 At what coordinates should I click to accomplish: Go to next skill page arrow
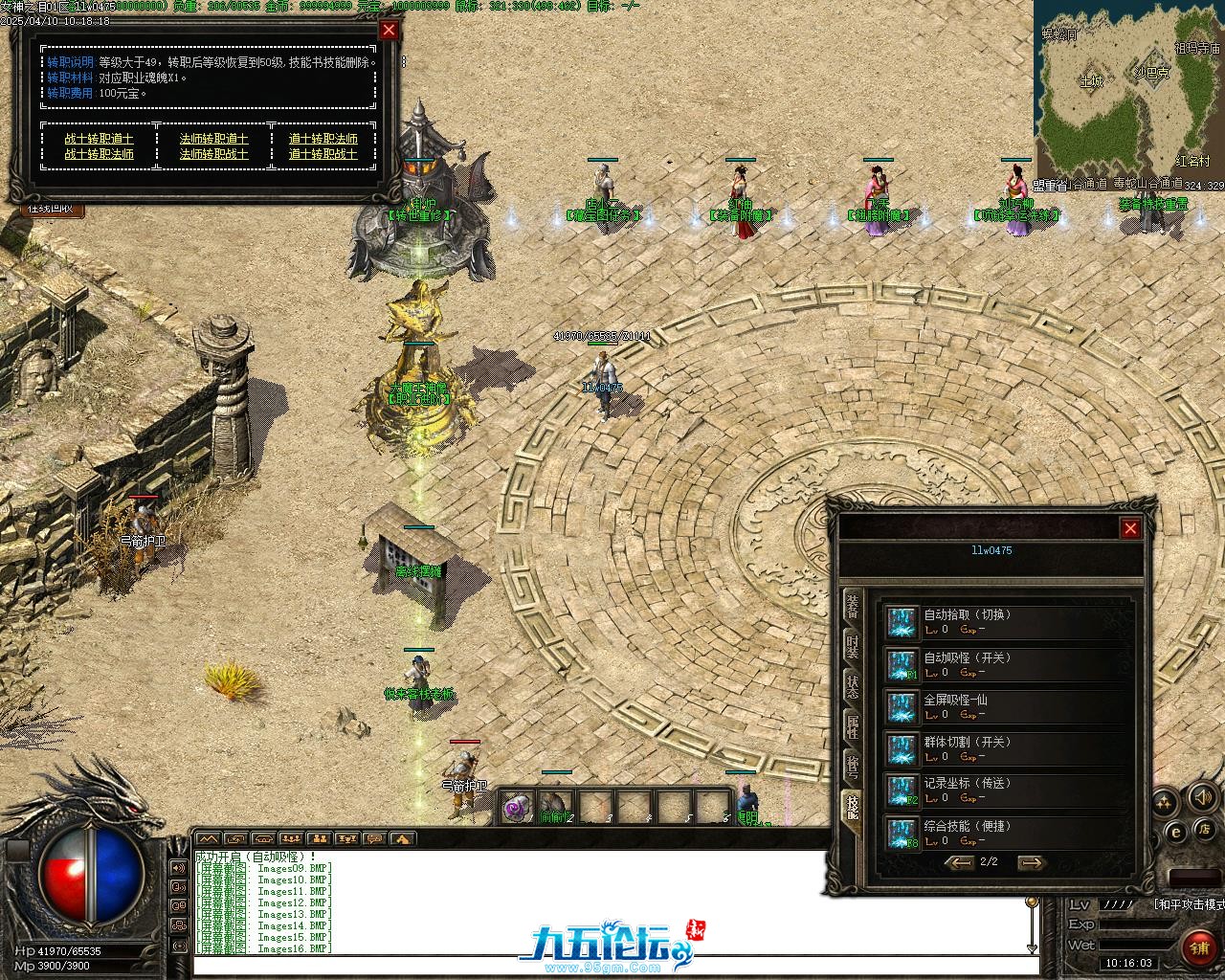pos(1030,862)
